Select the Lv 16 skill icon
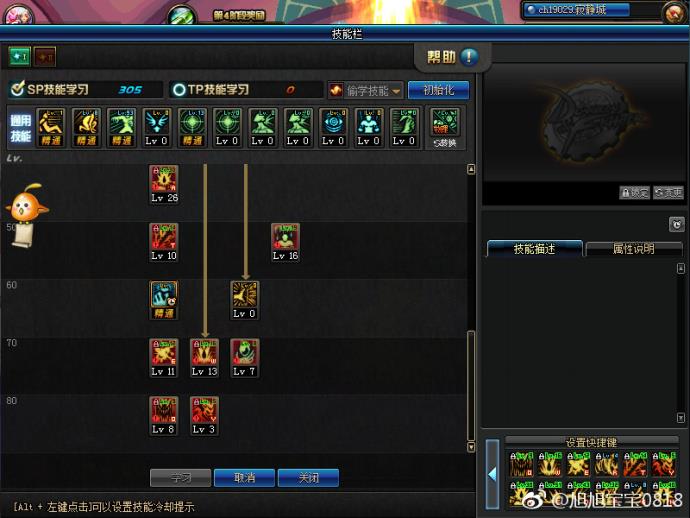This screenshot has height=518, width=690. tap(285, 238)
